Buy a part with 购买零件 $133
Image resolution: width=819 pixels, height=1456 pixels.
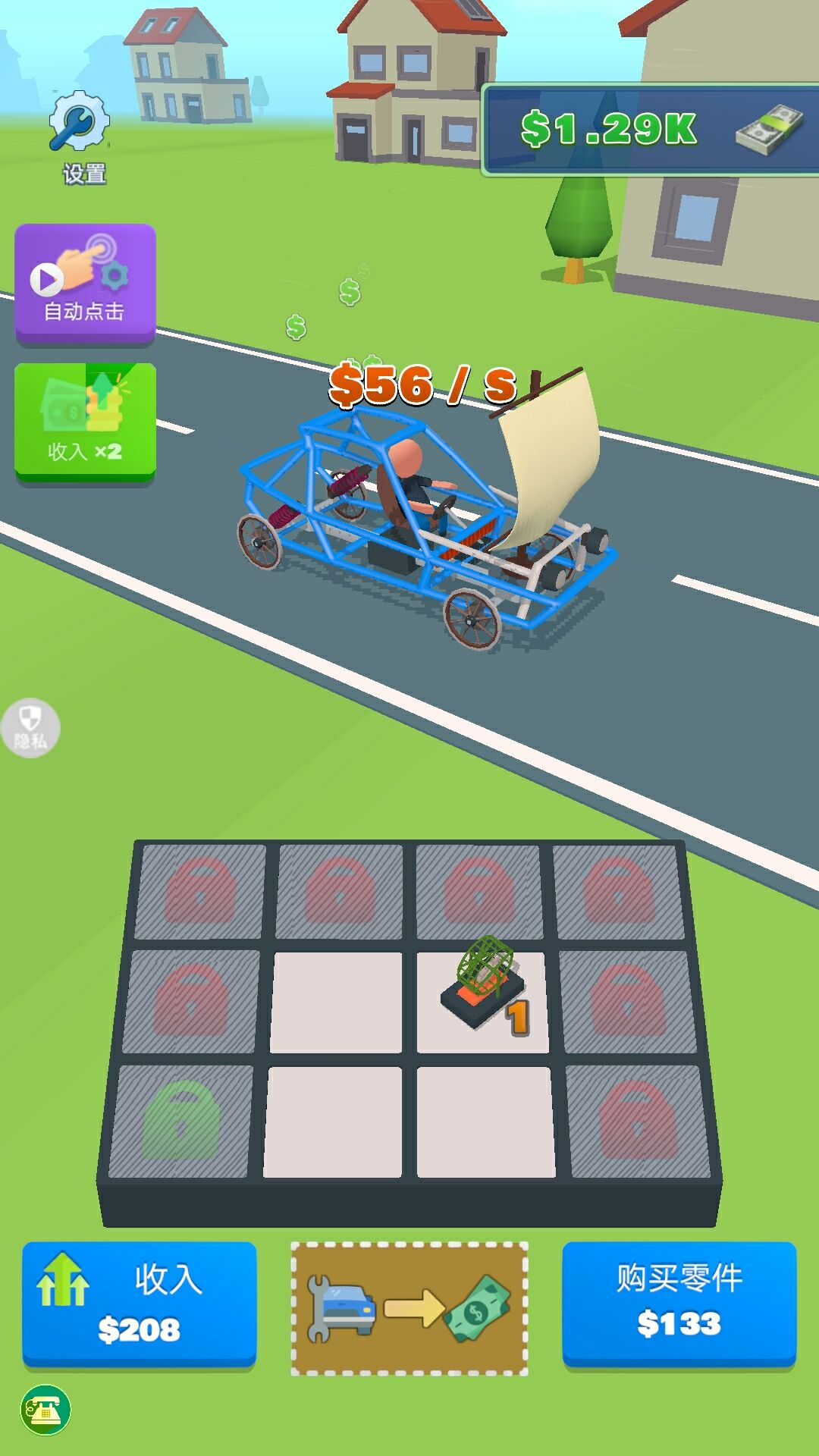point(679,1303)
